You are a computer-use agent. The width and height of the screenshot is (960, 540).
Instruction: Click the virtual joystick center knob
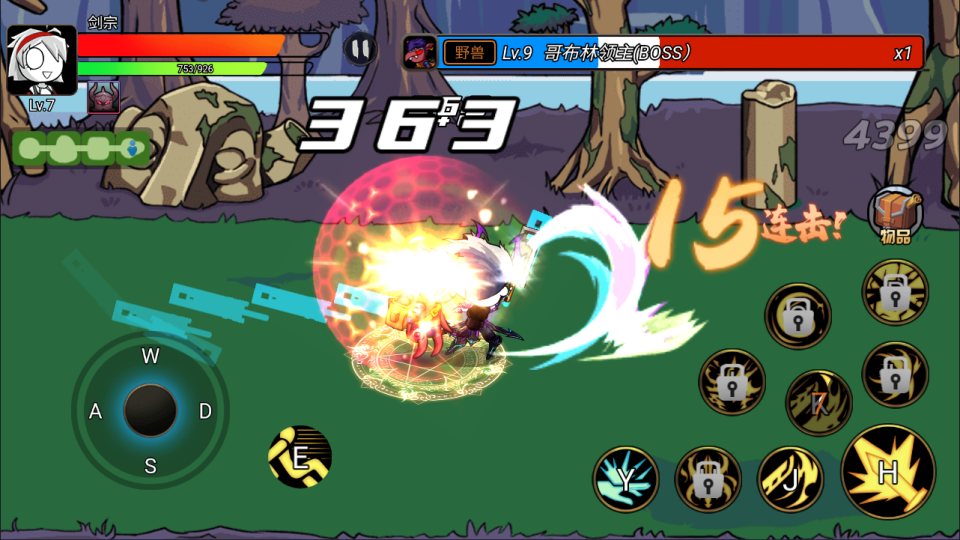point(150,410)
